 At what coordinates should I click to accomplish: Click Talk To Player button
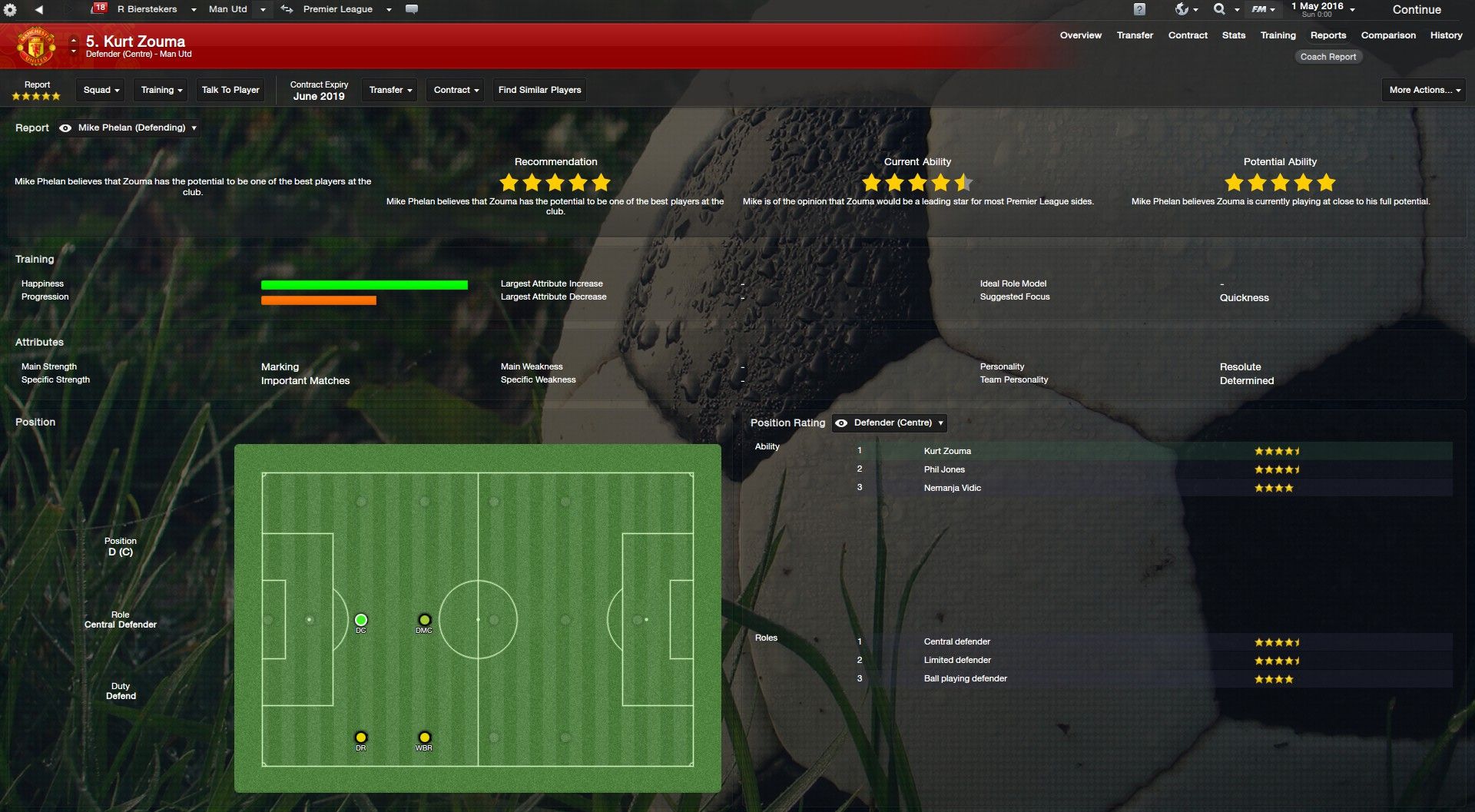(230, 90)
